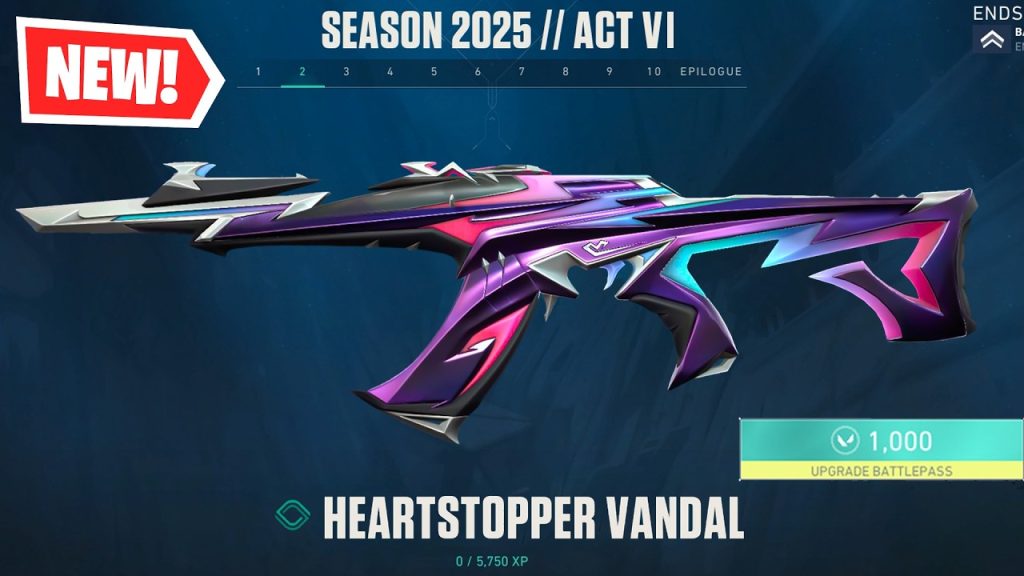The width and height of the screenshot is (1024, 576).
Task: Open the Epilogue tab
Action: tap(711, 72)
